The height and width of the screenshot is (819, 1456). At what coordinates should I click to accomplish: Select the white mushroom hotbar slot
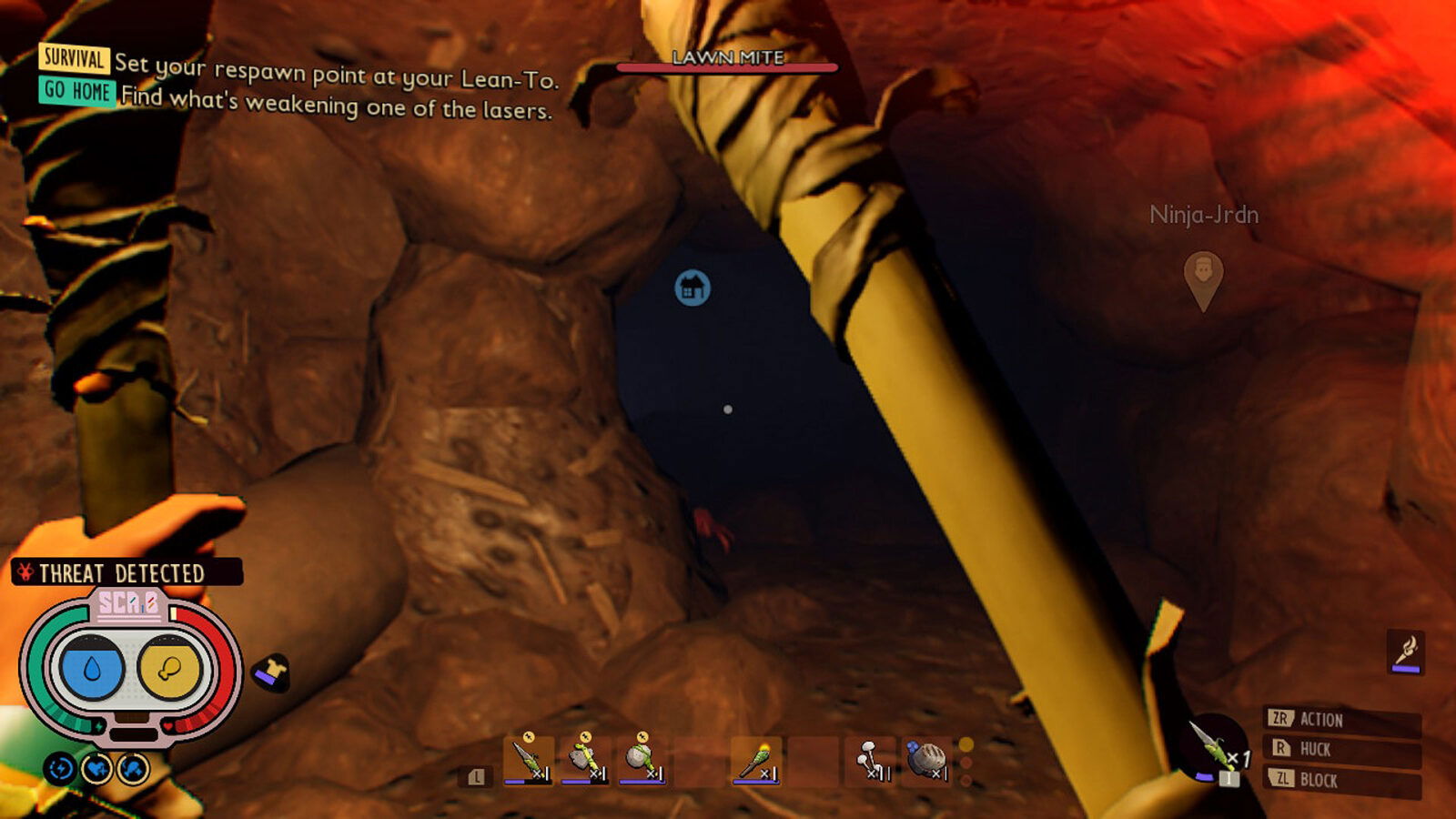pos(871,760)
